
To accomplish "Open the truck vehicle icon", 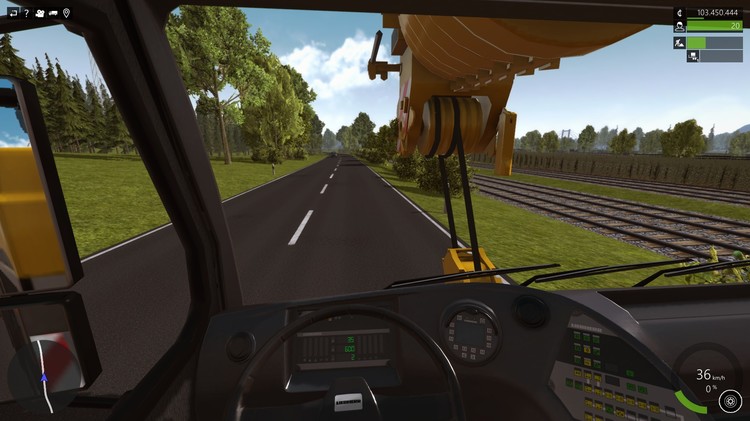I will [x=52, y=13].
